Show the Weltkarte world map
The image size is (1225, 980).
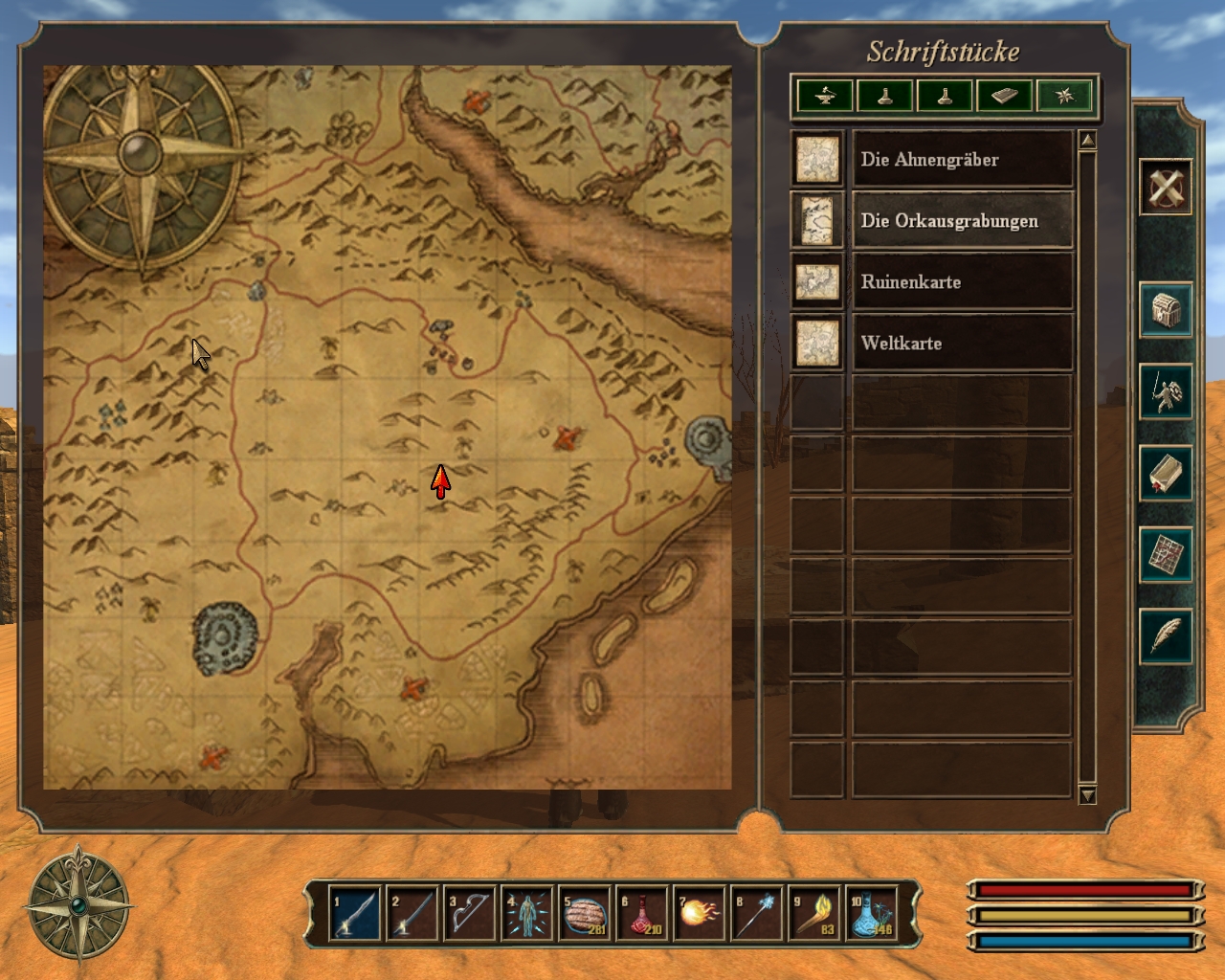click(x=962, y=344)
